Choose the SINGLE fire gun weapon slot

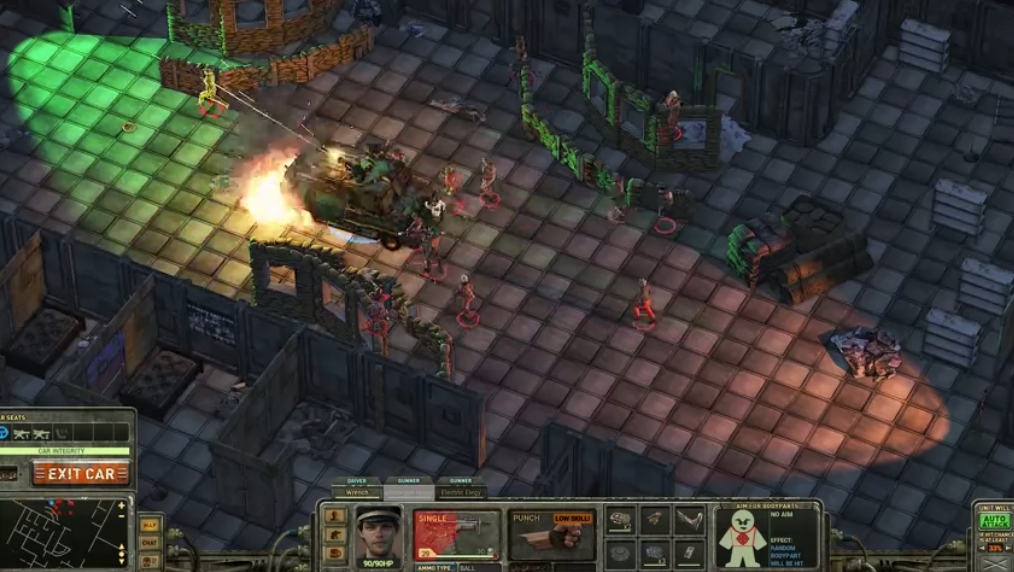click(x=456, y=535)
